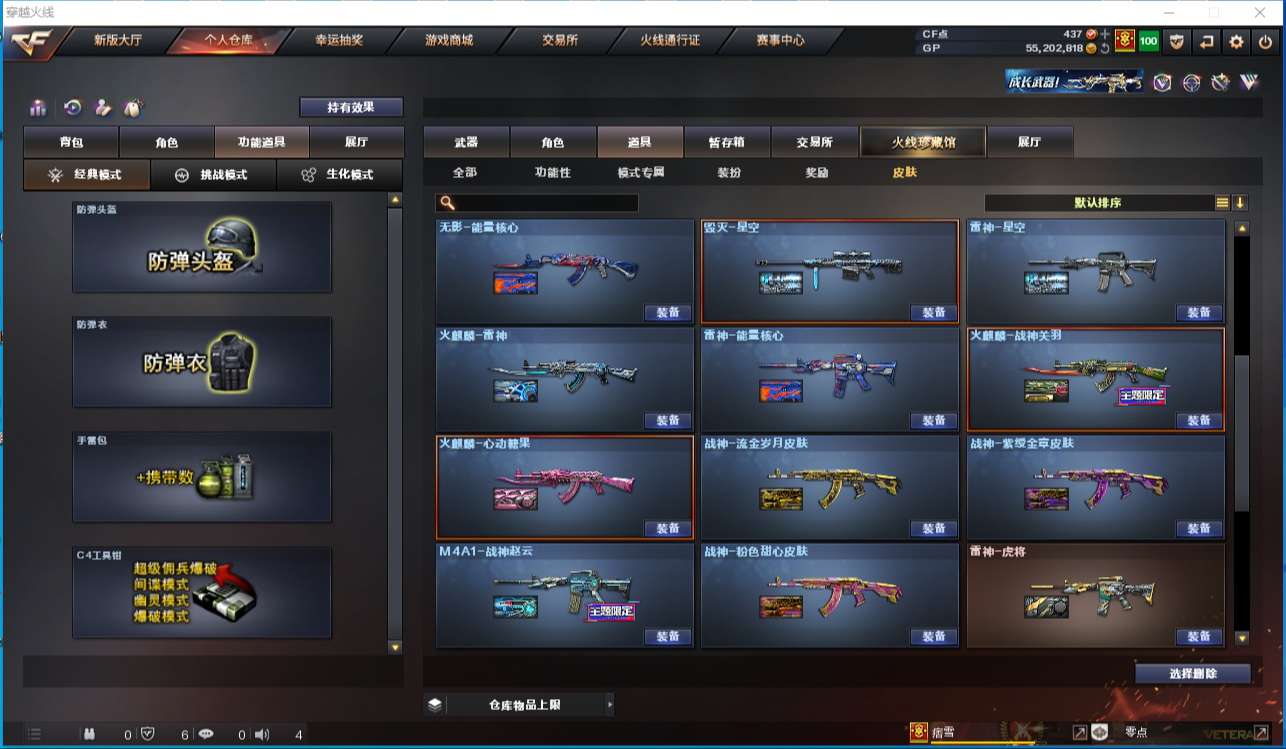
Task: Show 全部 items filter
Action: tap(465, 172)
